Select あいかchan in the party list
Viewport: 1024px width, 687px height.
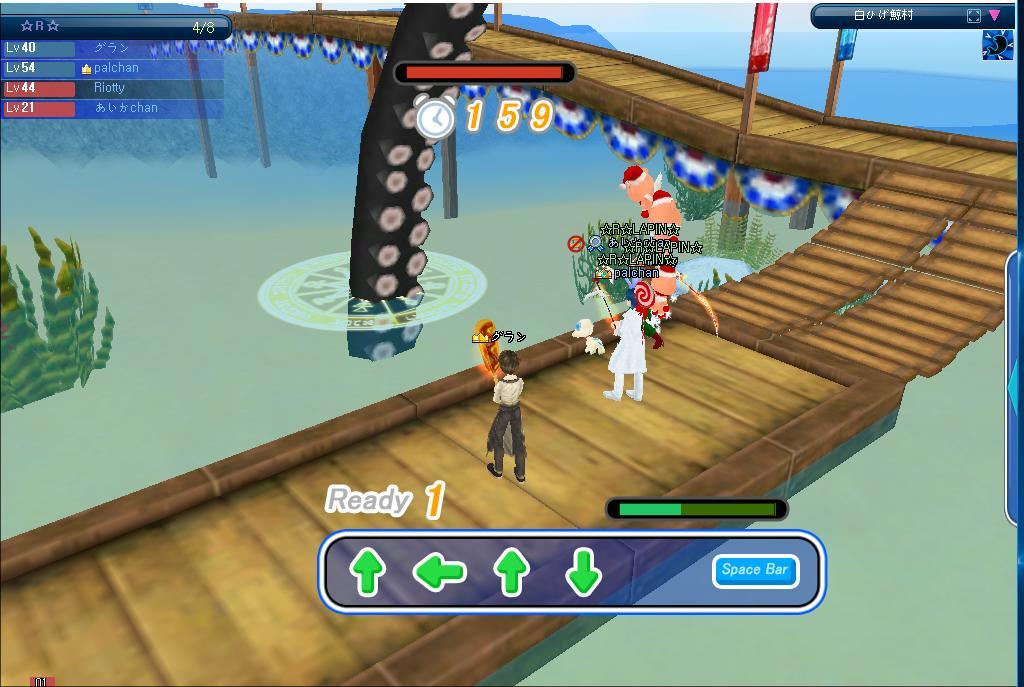(x=125, y=108)
